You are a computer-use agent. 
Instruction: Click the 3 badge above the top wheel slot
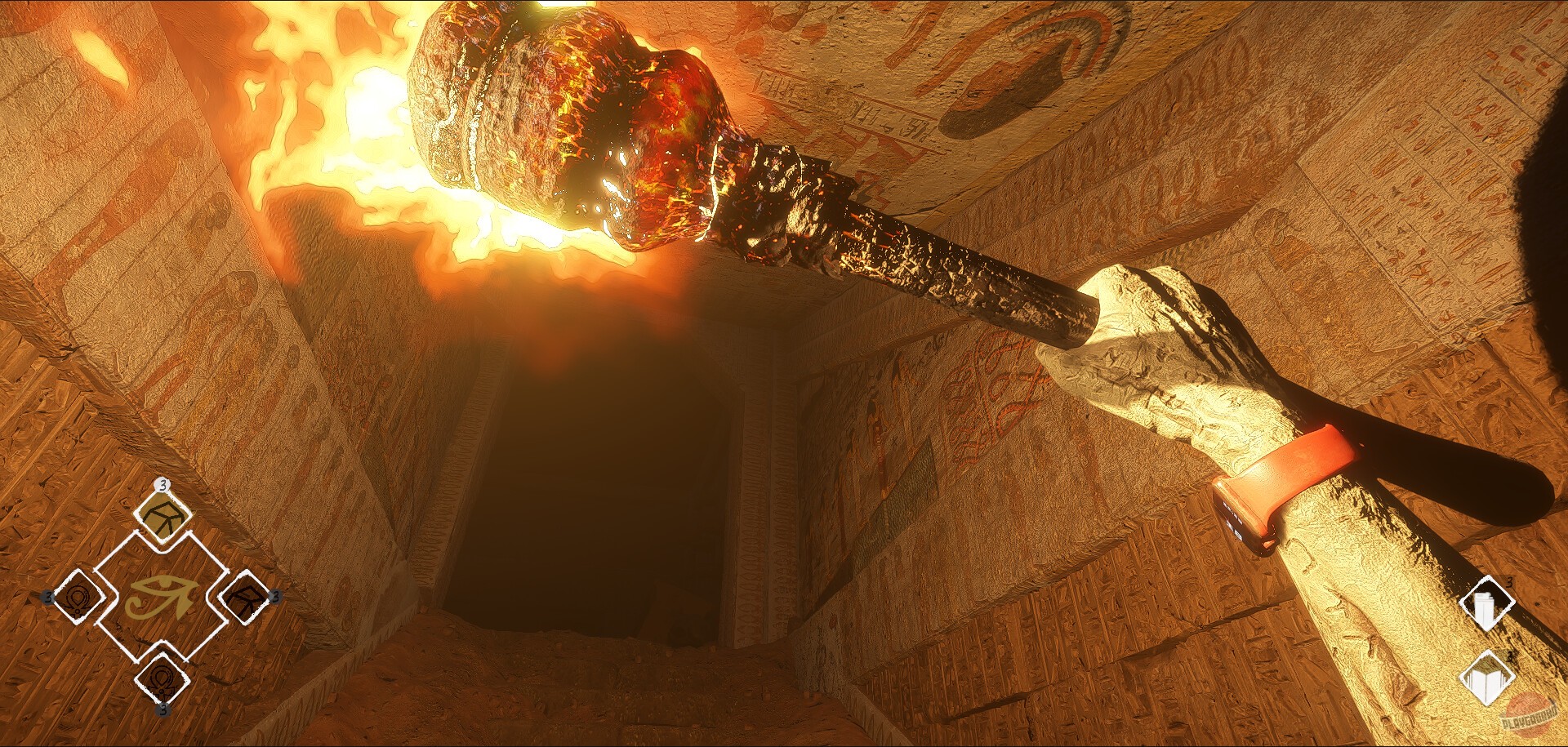coord(163,484)
